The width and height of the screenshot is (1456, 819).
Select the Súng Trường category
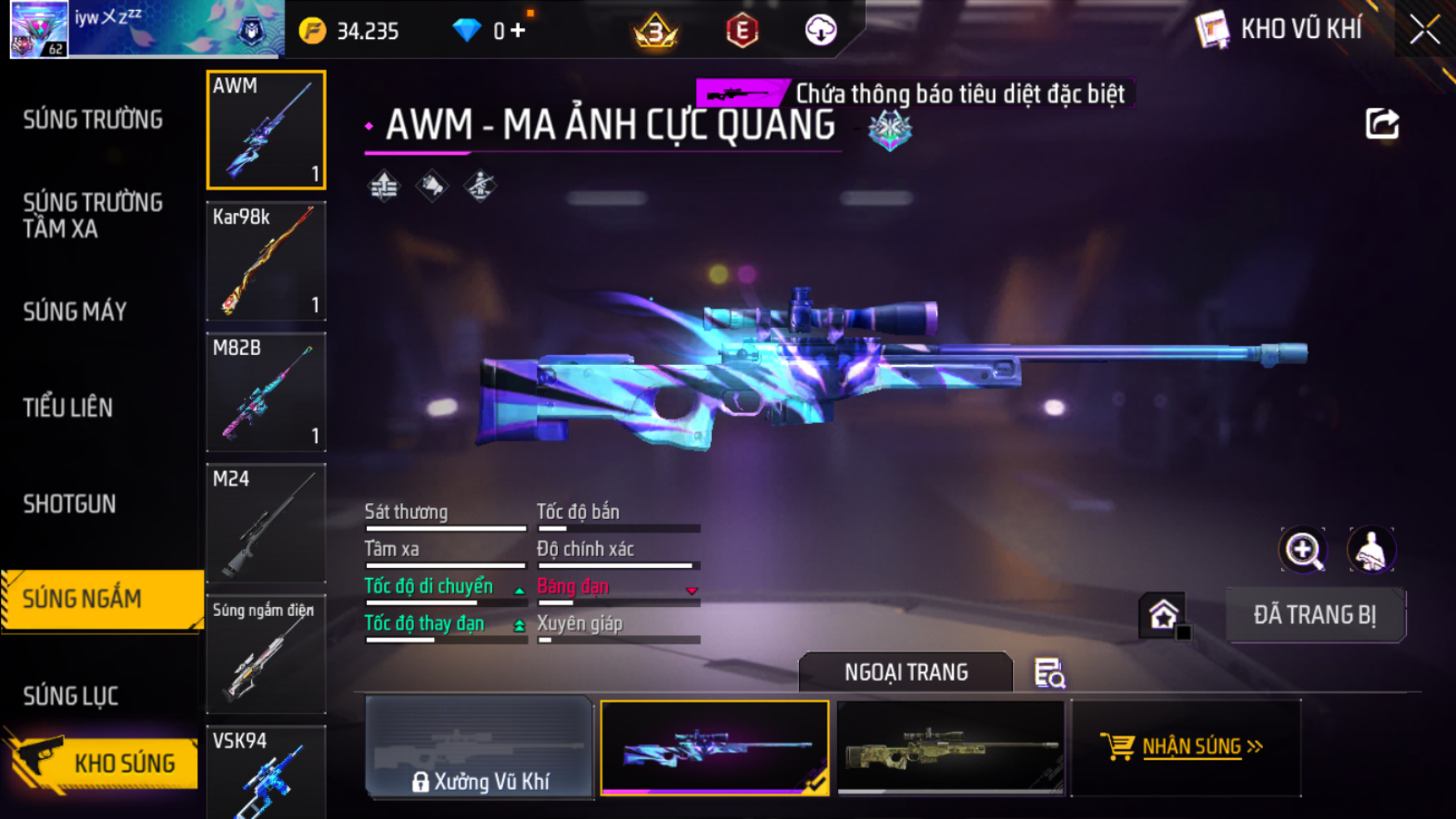93,121
